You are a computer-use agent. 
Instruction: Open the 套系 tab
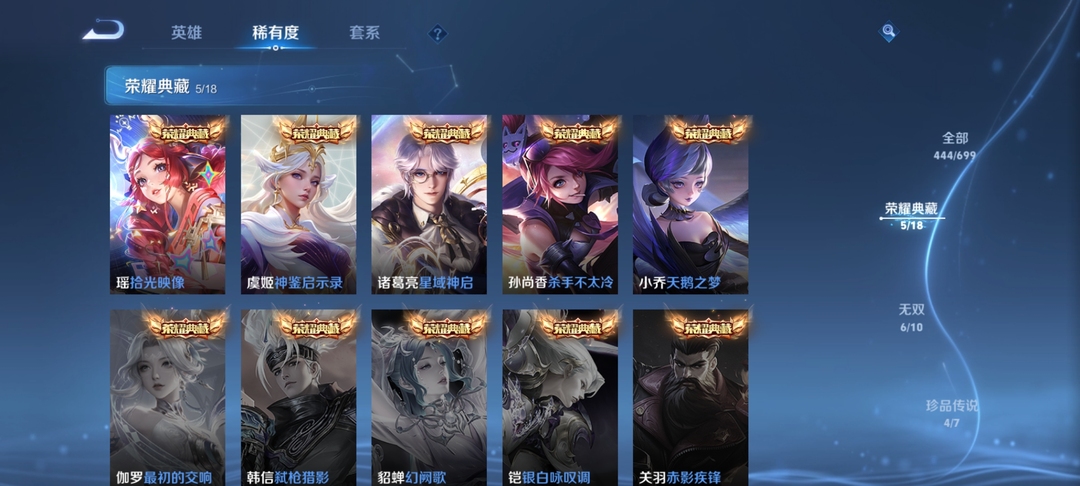364,33
